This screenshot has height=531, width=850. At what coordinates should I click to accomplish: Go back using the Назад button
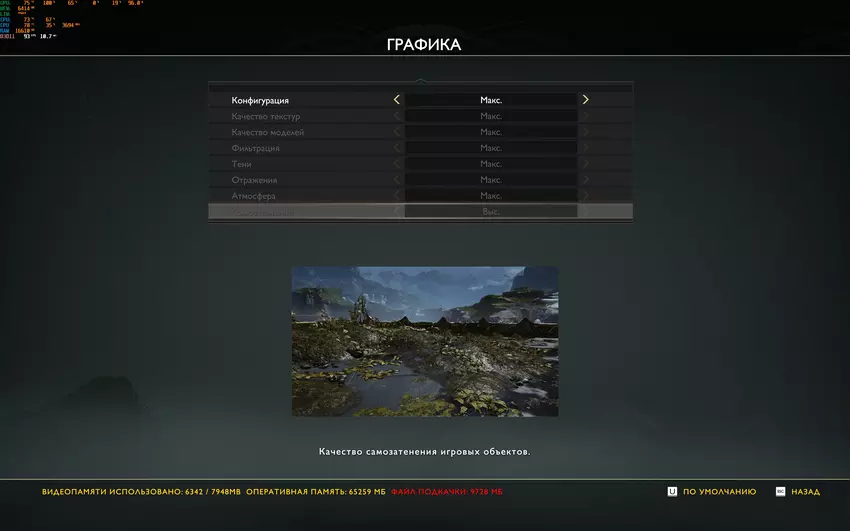[x=798, y=492]
